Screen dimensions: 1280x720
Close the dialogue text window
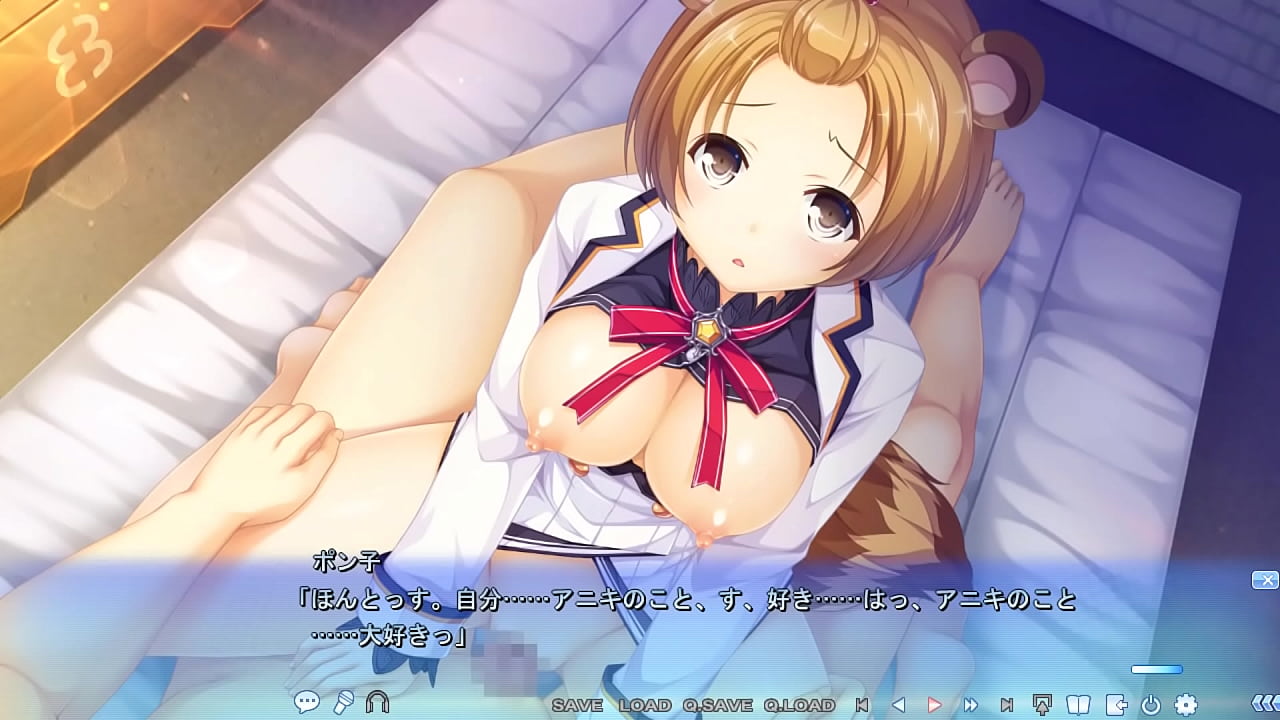point(1264,580)
